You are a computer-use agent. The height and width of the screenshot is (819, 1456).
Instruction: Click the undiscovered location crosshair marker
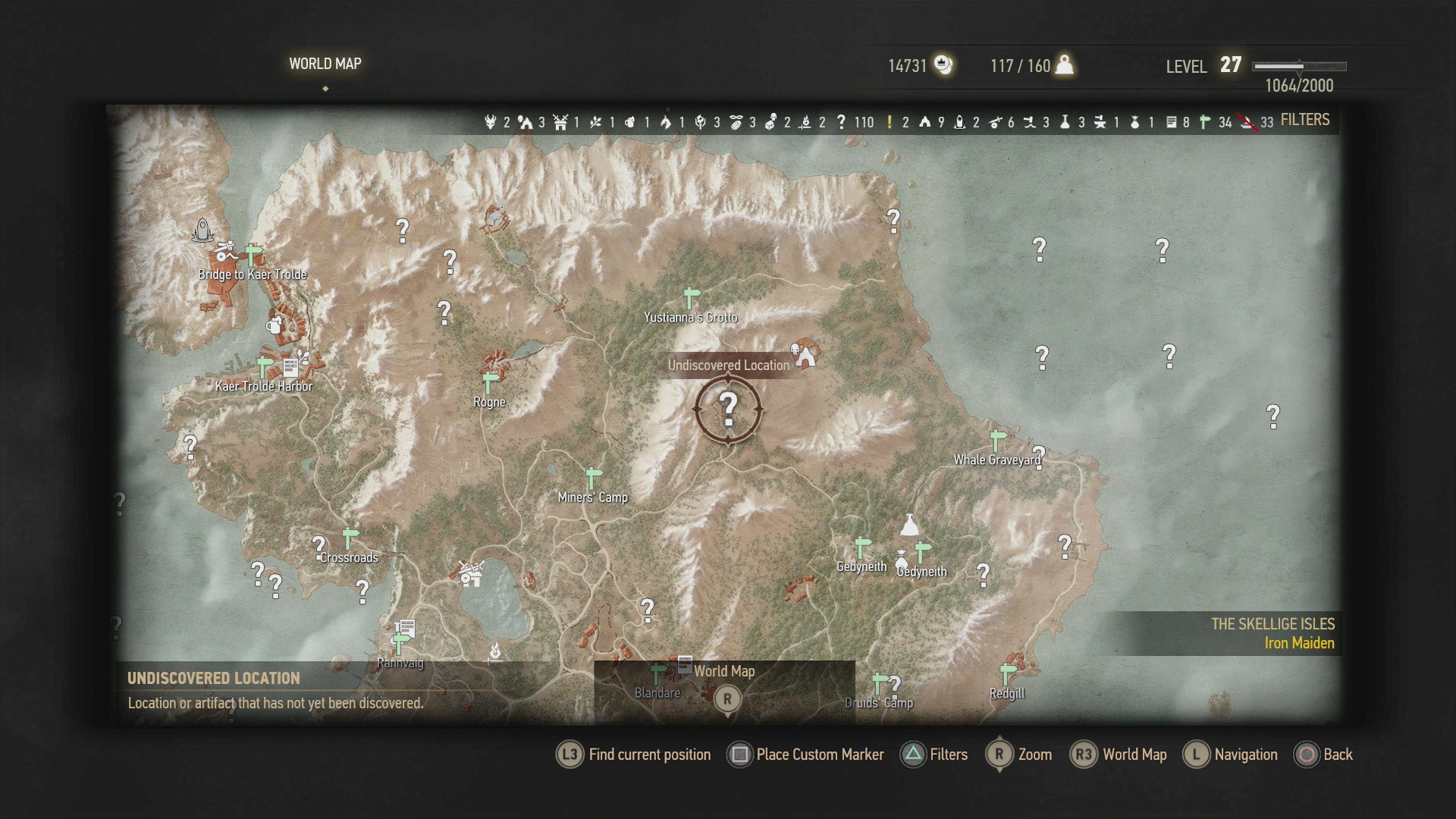click(x=728, y=409)
